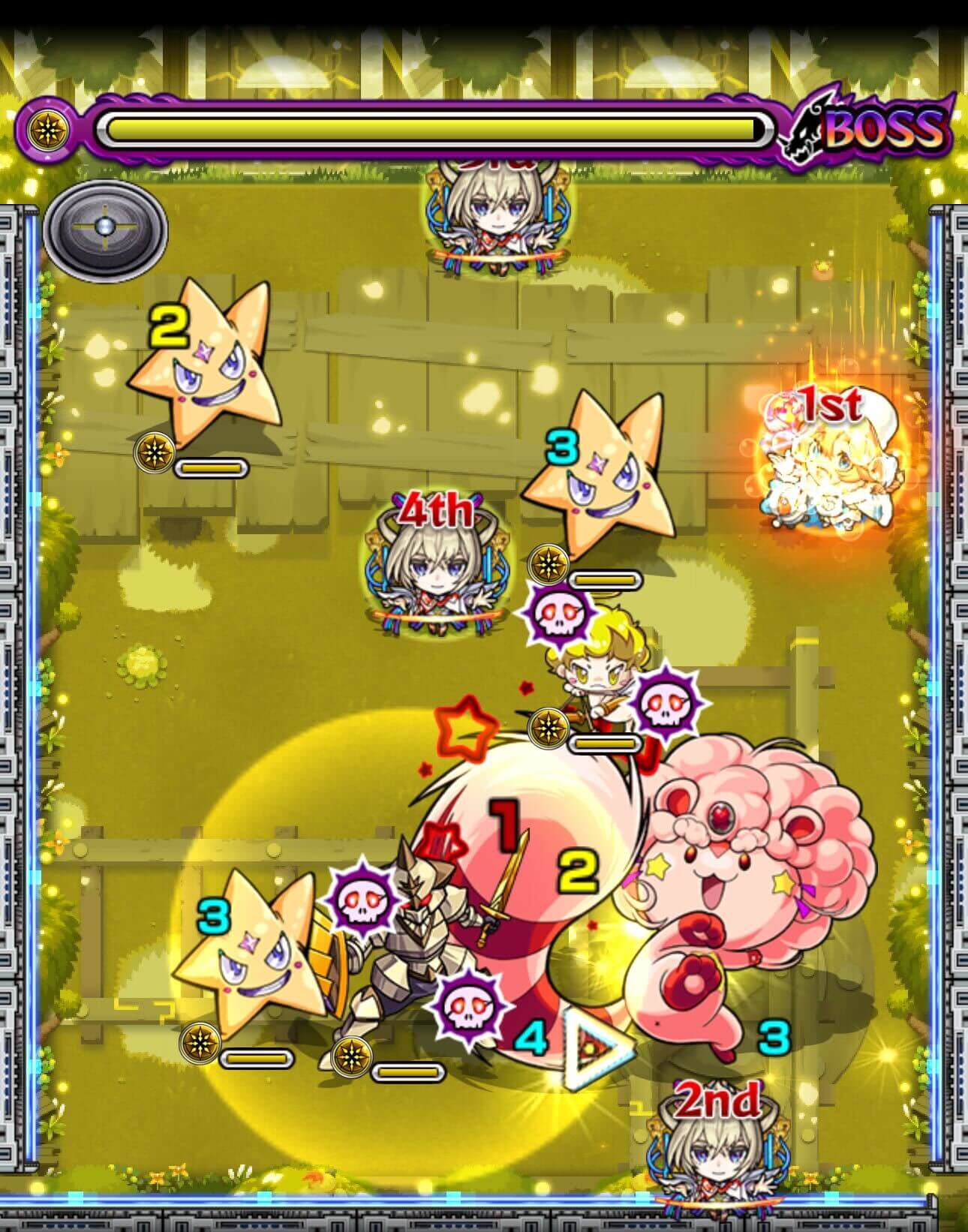The width and height of the screenshot is (968, 1232).
Task: Tap the white triangle play marker near the boss
Action: click(592, 1052)
